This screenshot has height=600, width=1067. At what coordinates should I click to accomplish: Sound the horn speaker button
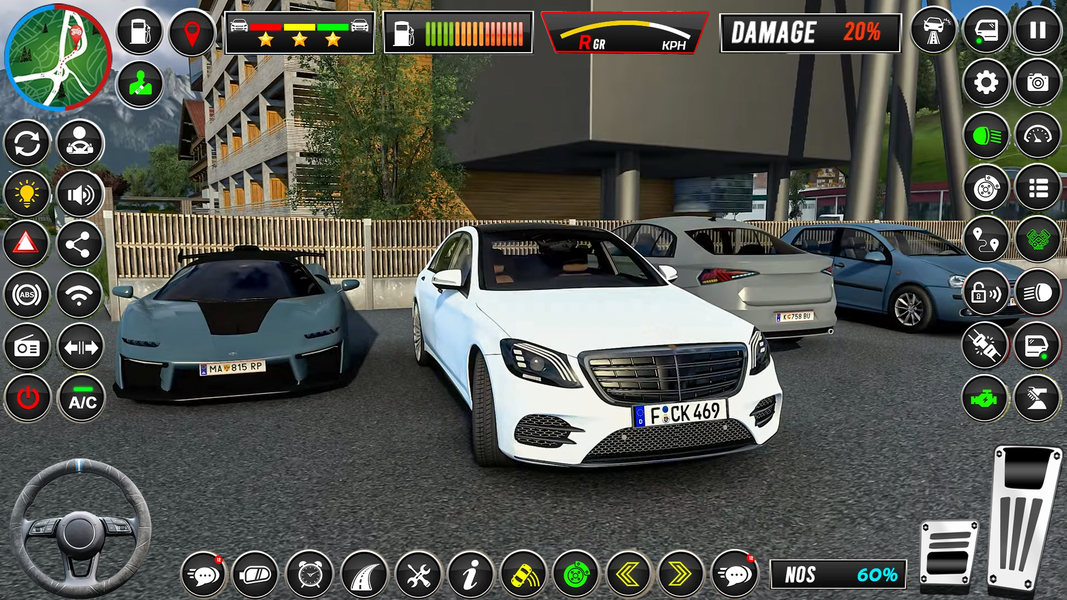[x=80, y=193]
